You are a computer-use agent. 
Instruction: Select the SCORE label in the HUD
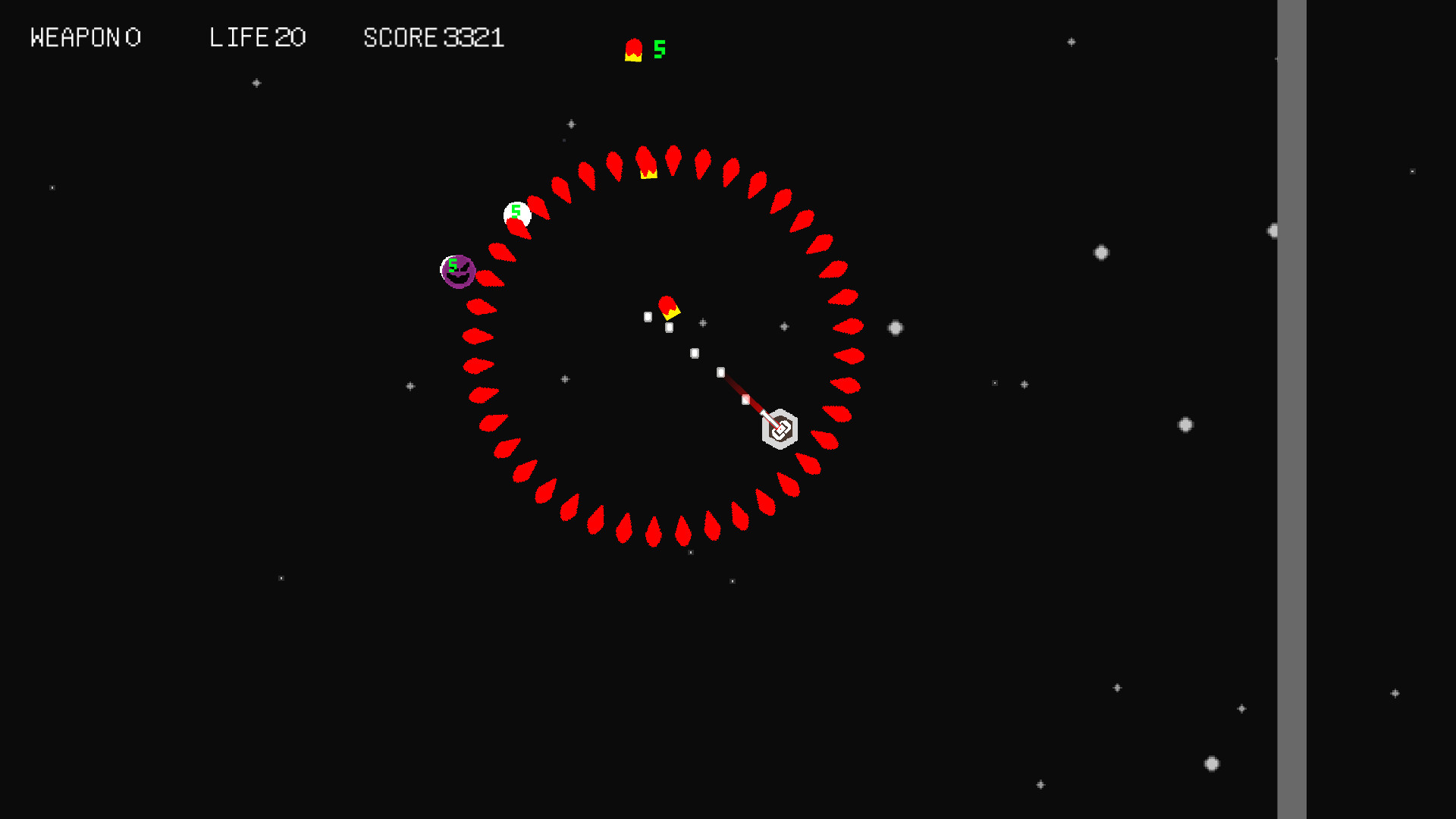pyautogui.click(x=400, y=37)
